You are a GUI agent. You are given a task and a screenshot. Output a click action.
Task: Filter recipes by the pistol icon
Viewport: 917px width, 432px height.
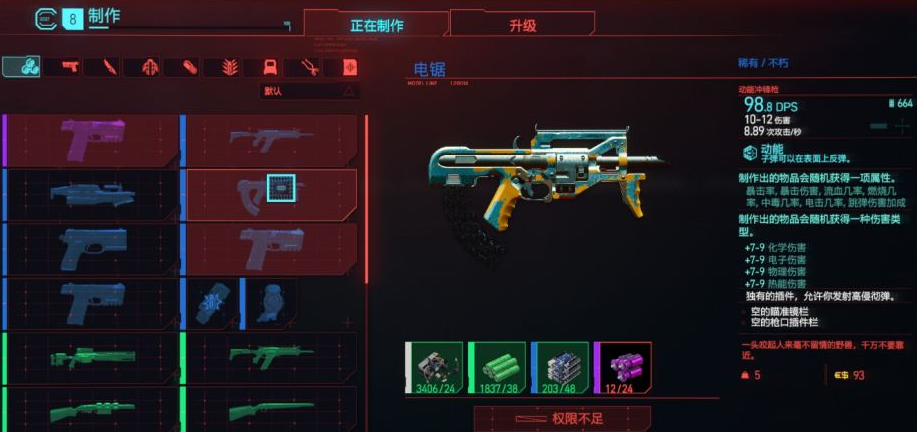(70, 67)
